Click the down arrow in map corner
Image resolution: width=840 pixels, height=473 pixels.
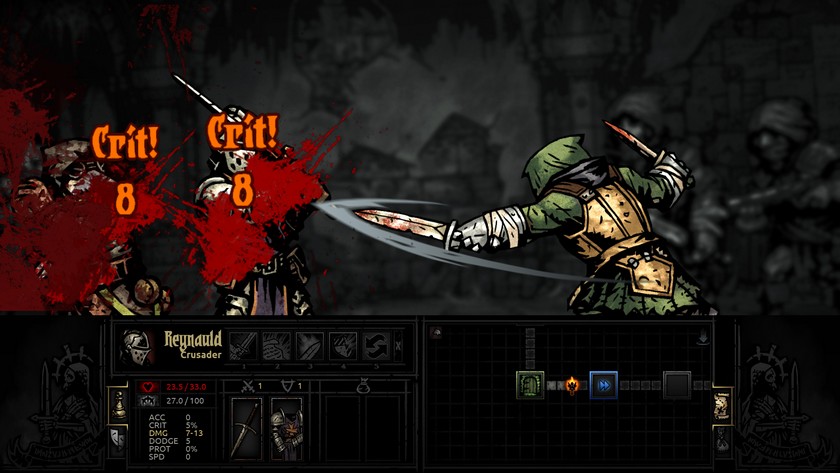[704, 339]
